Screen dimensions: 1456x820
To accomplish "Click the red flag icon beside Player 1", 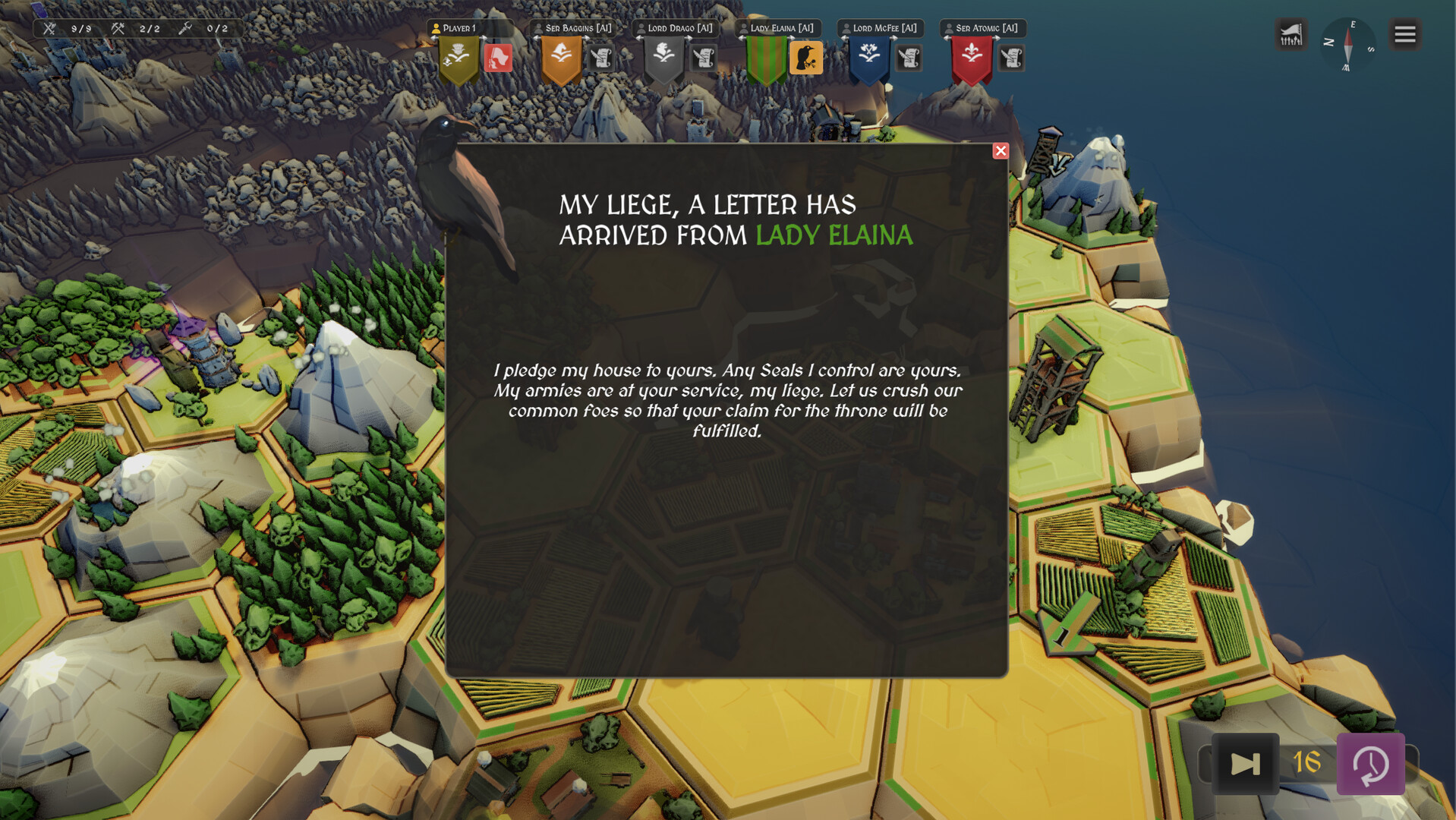I will click(x=498, y=58).
